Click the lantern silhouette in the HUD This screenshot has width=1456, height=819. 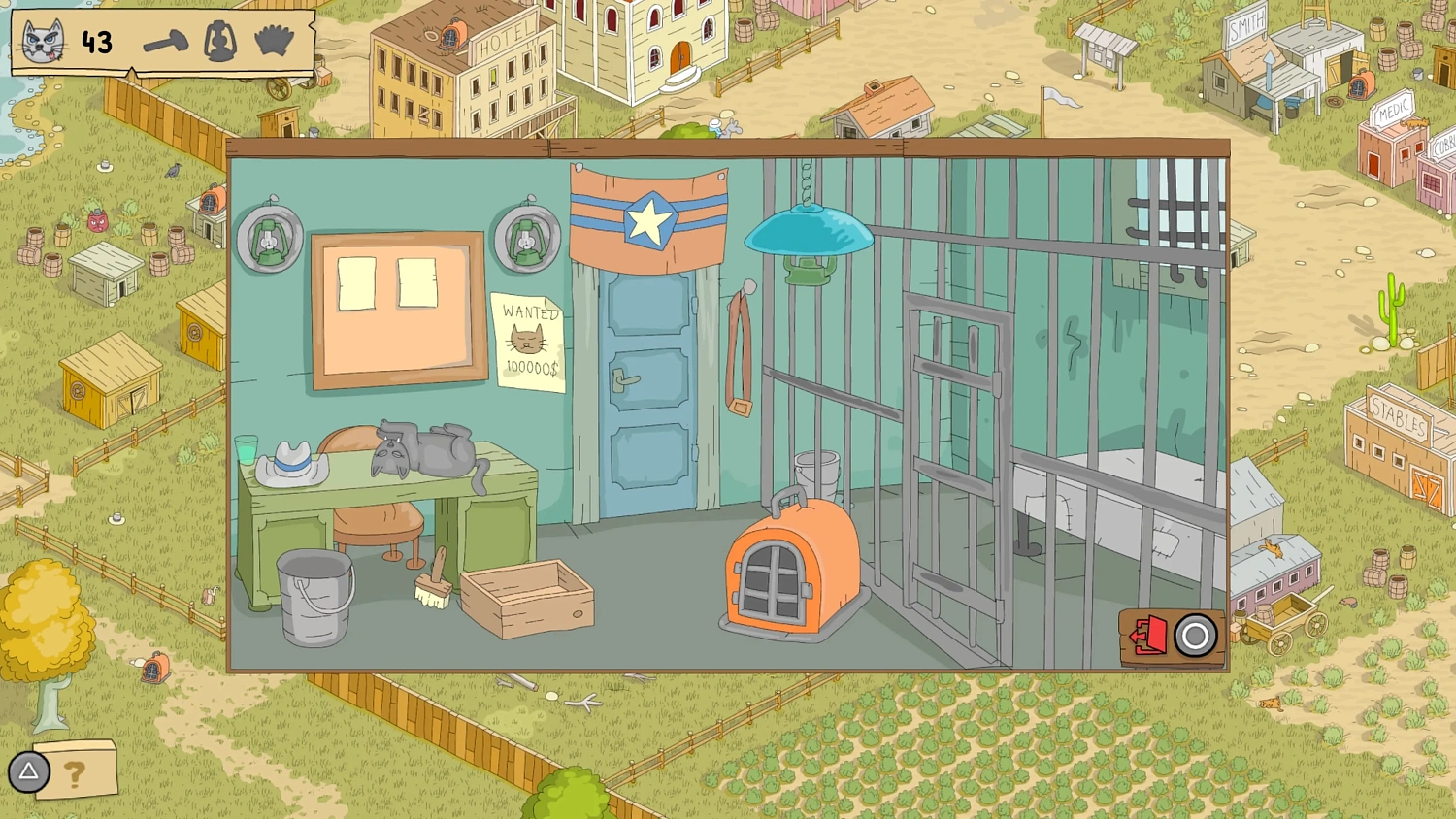tap(219, 43)
